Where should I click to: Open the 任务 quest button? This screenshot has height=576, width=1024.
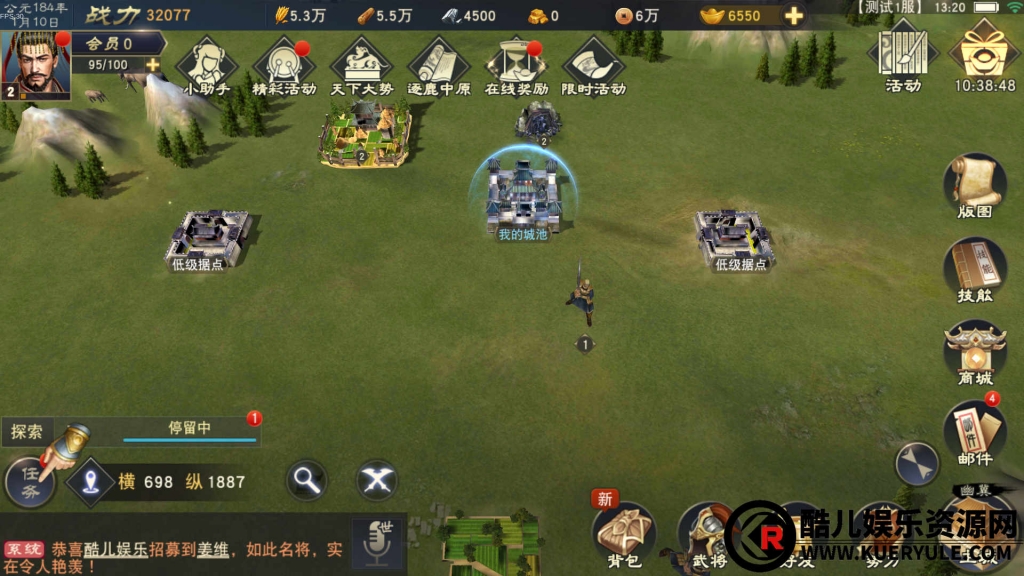32,483
